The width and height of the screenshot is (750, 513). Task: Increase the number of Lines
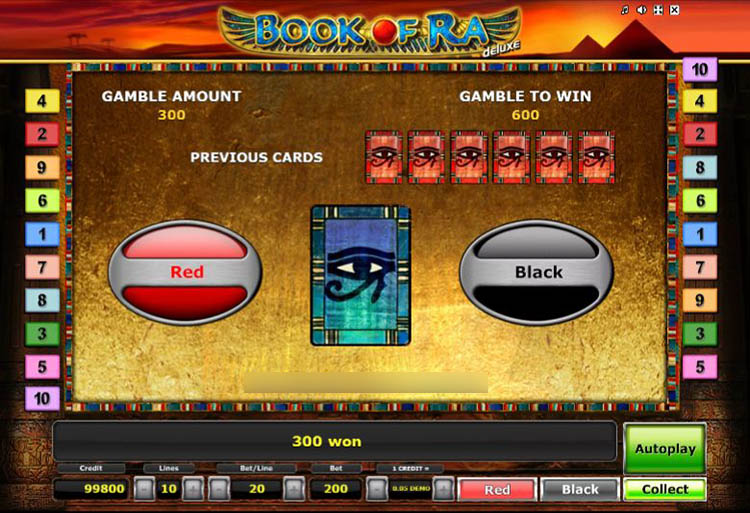pyautogui.click(x=193, y=490)
